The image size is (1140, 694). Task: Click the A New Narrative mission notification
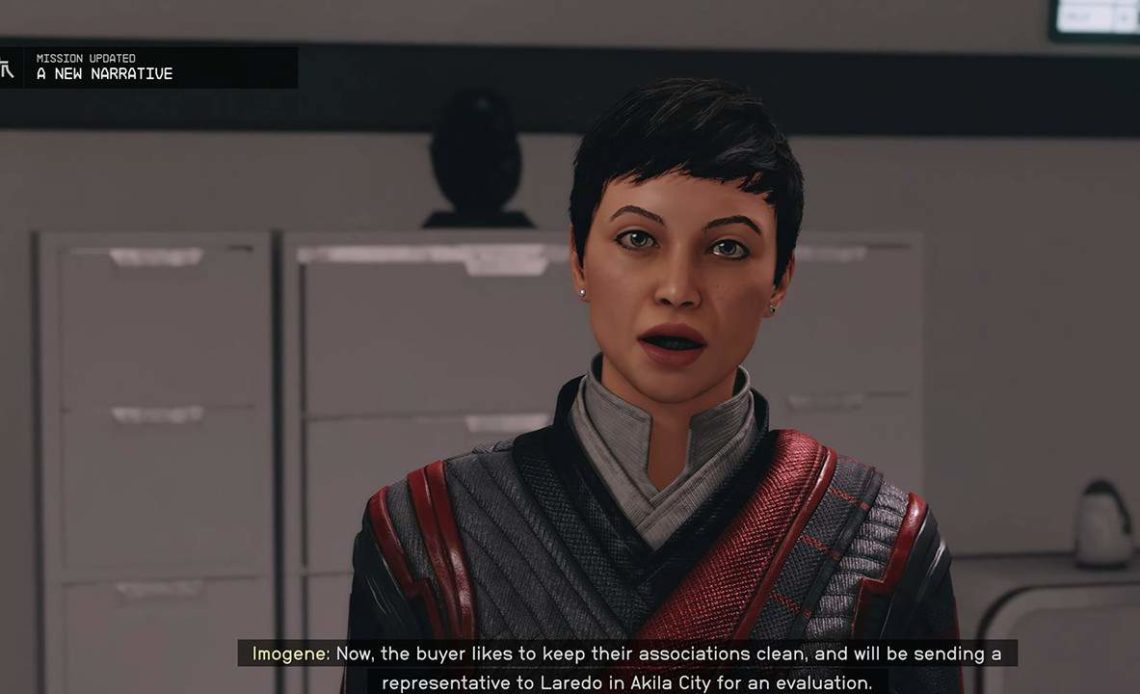[x=150, y=67]
